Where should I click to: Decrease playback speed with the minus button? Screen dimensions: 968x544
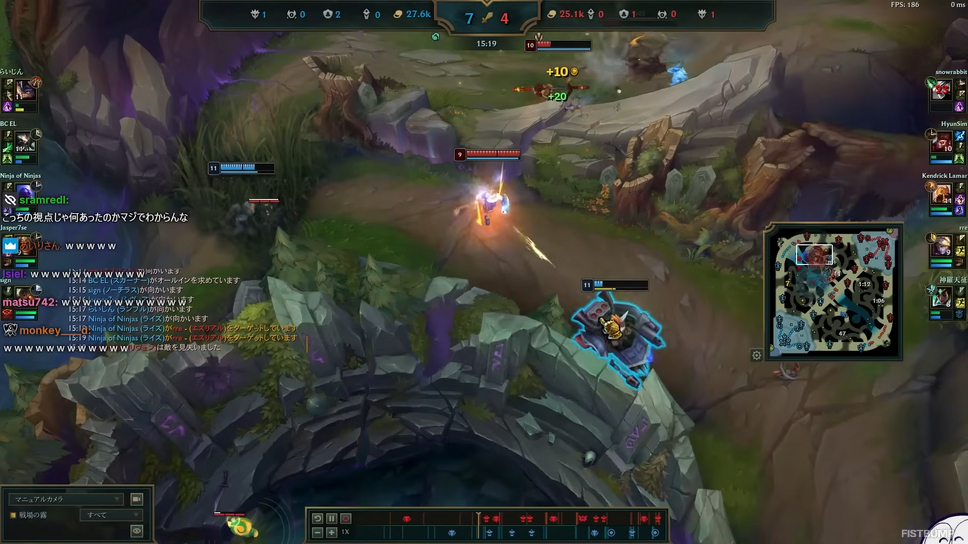(317, 533)
